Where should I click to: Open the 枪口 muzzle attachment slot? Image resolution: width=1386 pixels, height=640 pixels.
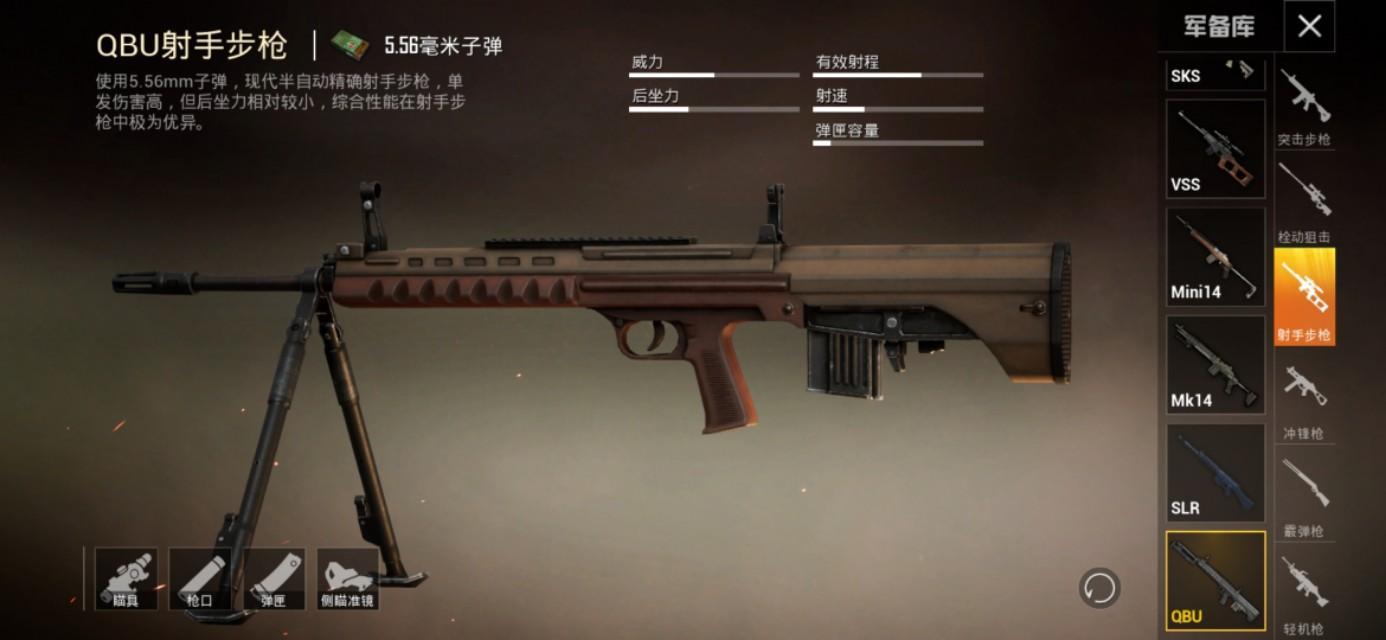200,578
